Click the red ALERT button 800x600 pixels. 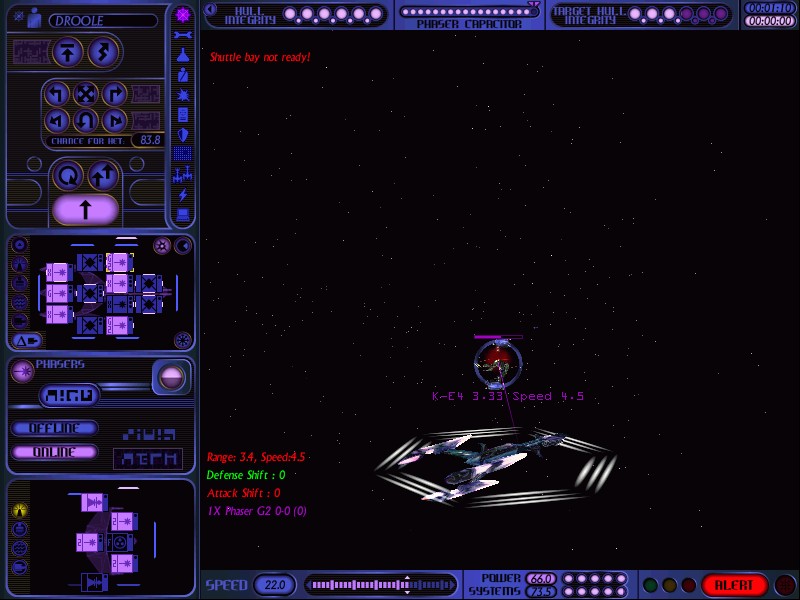coord(734,585)
